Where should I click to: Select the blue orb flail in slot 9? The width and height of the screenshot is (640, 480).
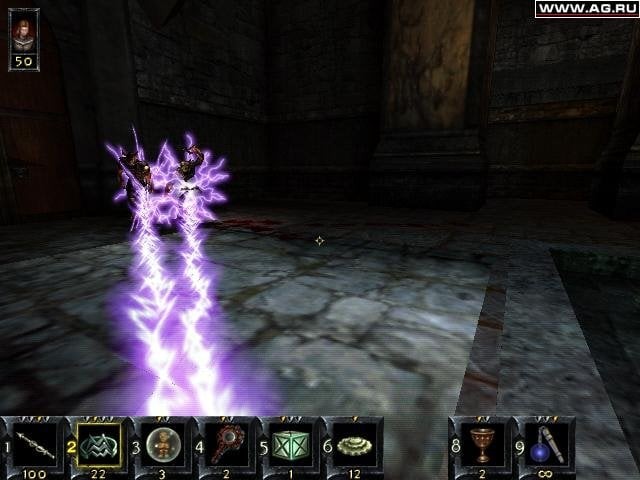[547, 442]
